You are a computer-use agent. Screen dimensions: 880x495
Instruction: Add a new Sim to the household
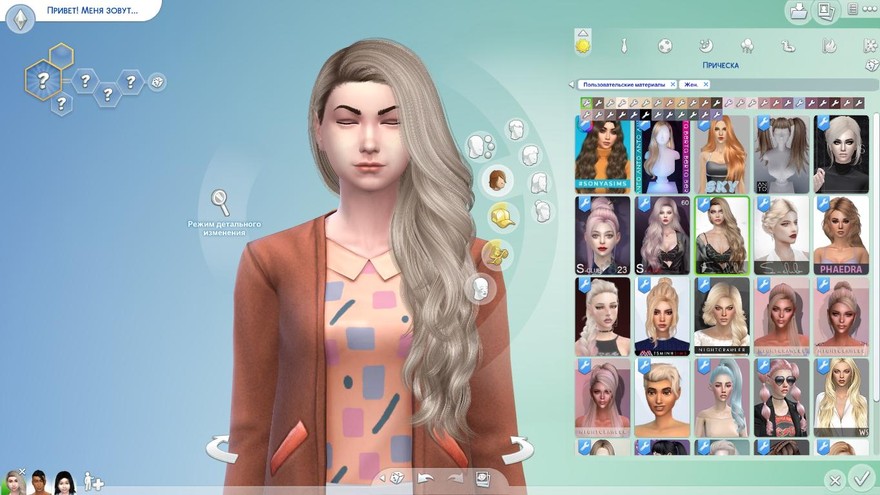[x=93, y=481]
